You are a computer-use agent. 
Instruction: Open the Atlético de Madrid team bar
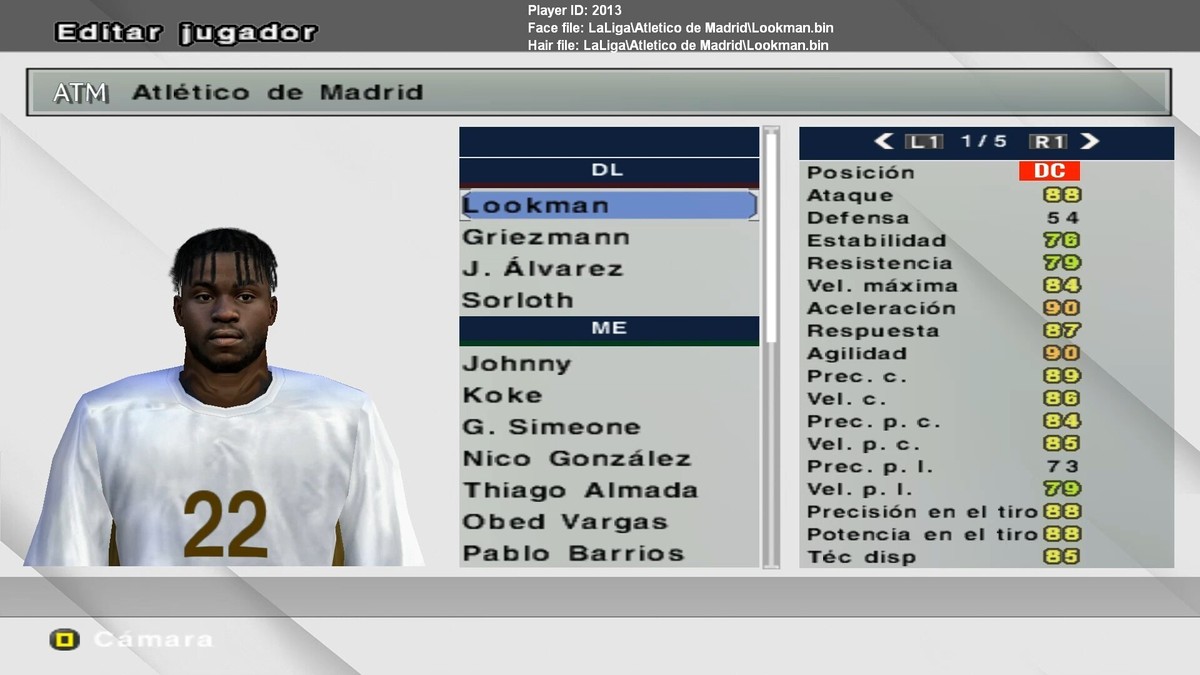click(598, 93)
